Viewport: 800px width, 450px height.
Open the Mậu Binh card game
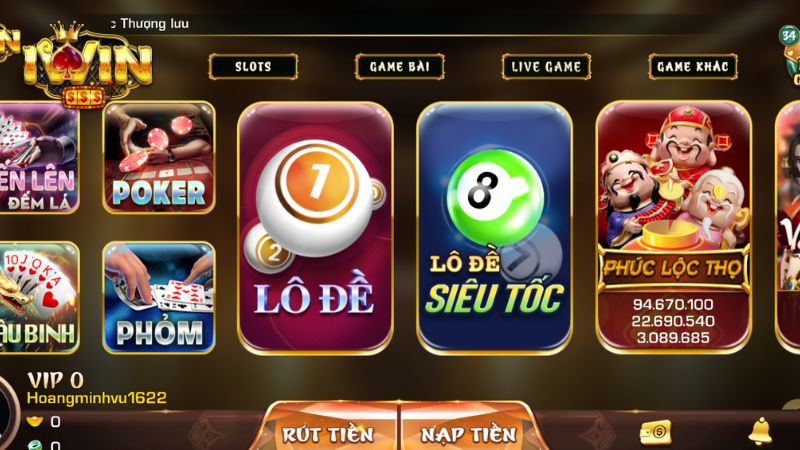38,297
